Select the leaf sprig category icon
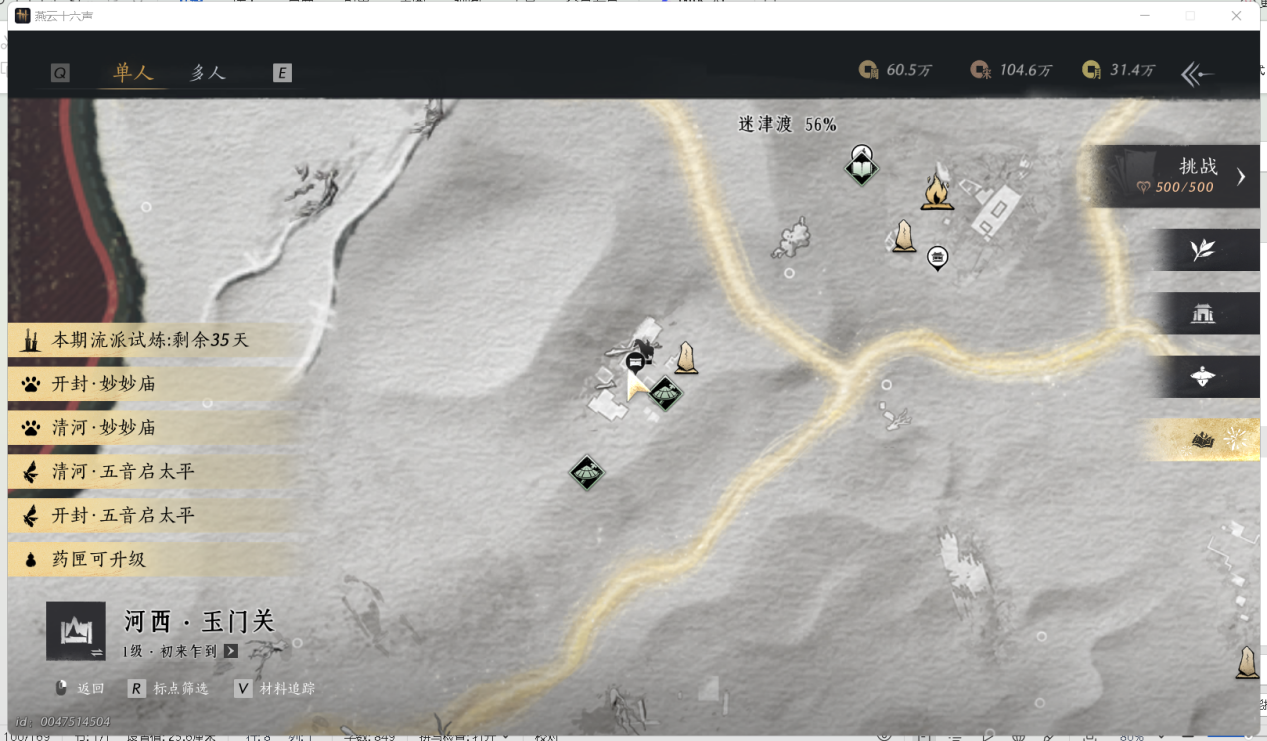This screenshot has height=741, width=1267. (1203, 250)
